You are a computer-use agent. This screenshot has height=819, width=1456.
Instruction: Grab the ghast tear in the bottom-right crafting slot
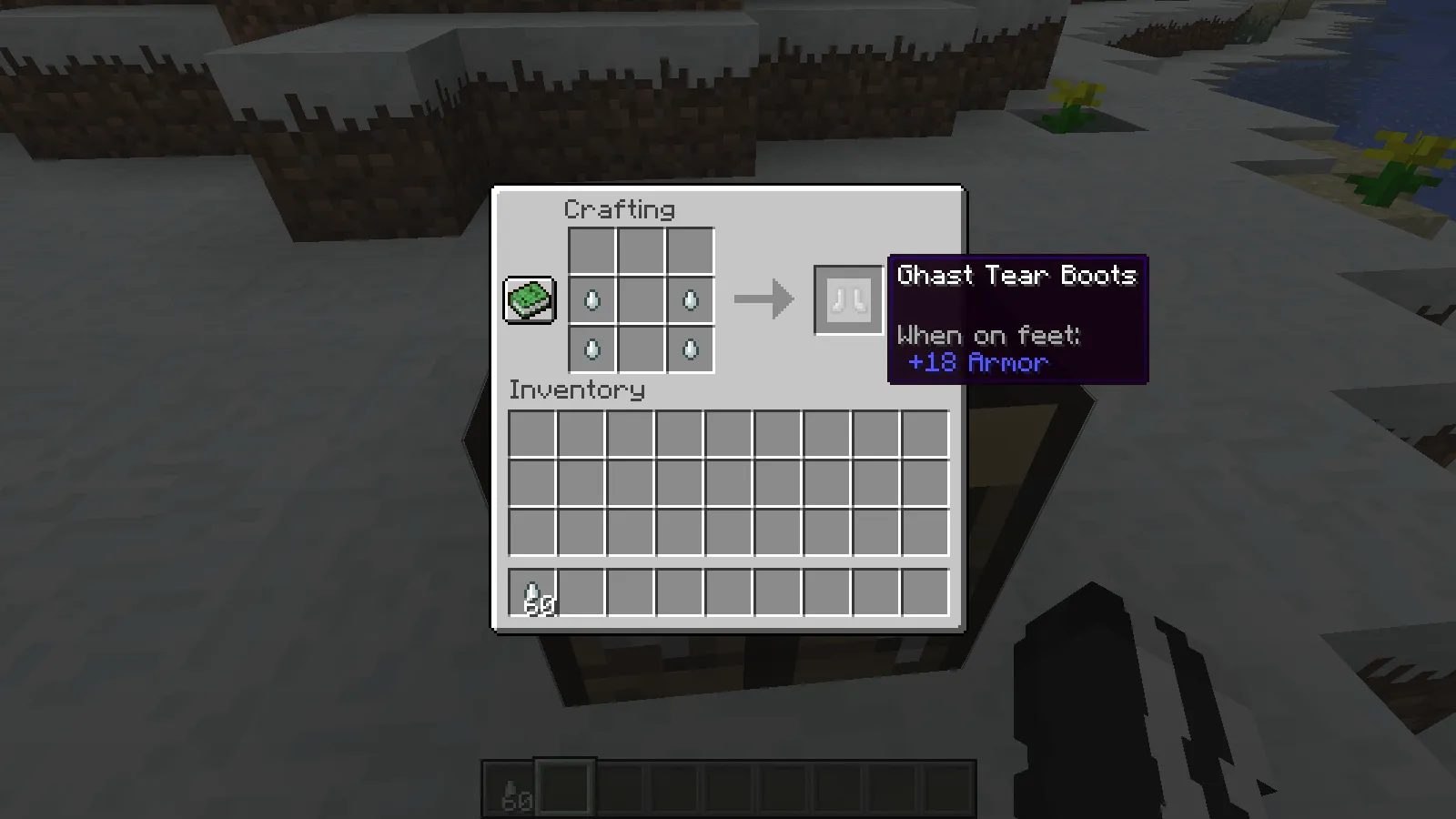(691, 349)
